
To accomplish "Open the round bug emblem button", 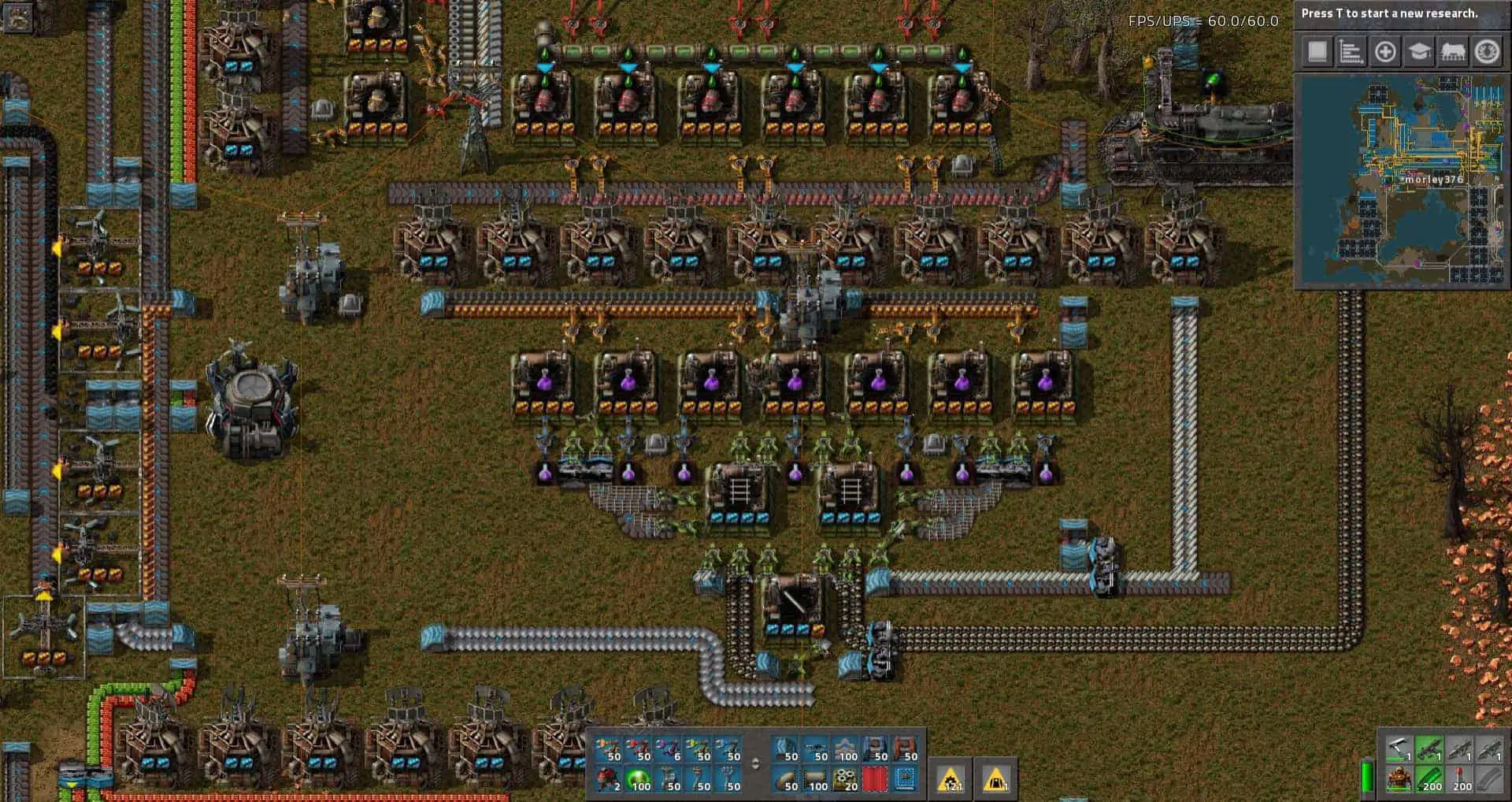I will (1487, 52).
